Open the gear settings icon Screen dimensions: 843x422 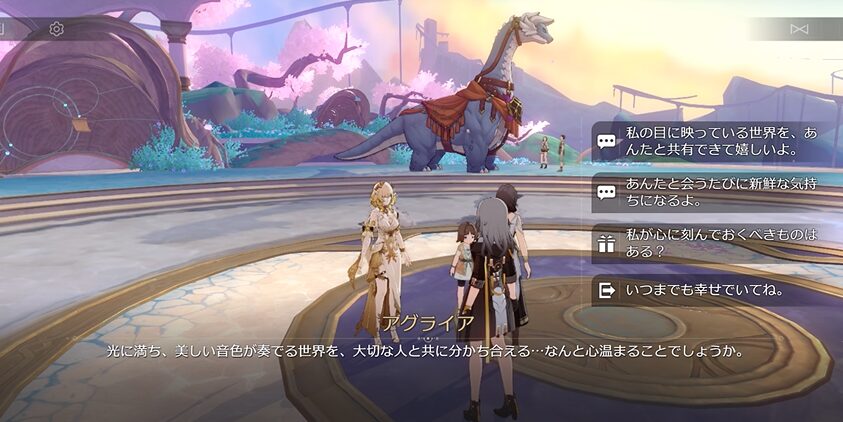click(57, 29)
